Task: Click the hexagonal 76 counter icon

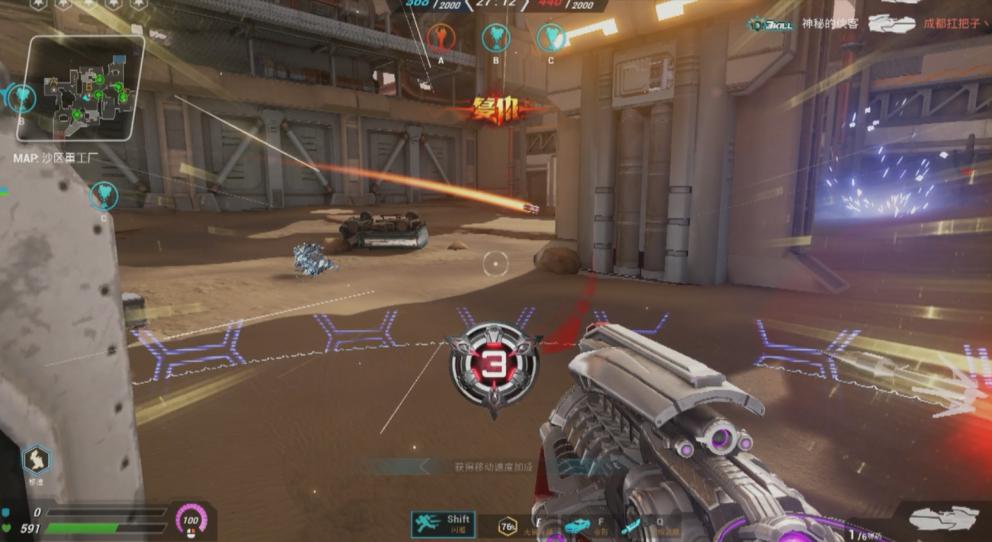Action: click(509, 526)
